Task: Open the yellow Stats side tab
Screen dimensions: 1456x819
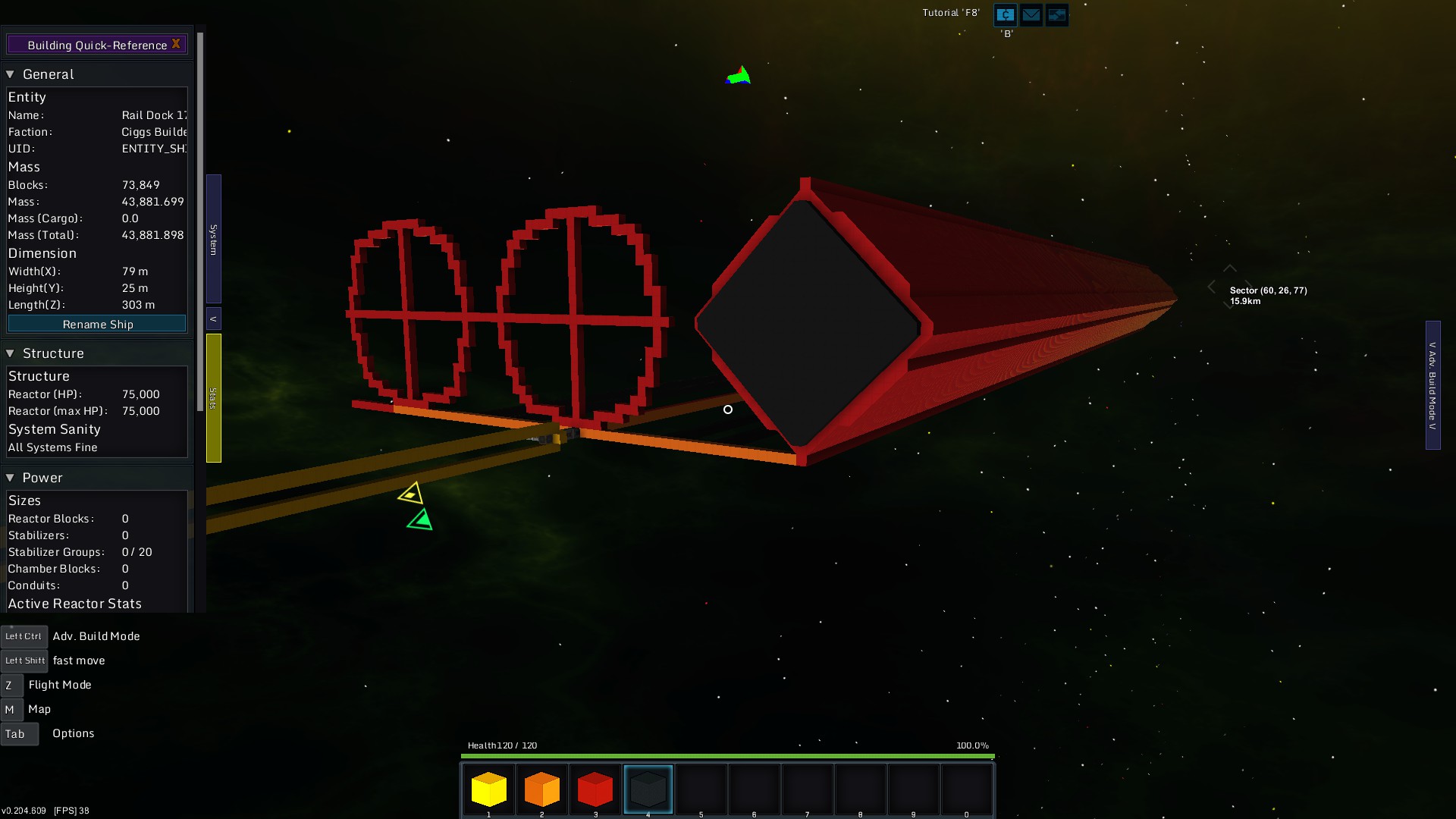Action: click(x=214, y=398)
